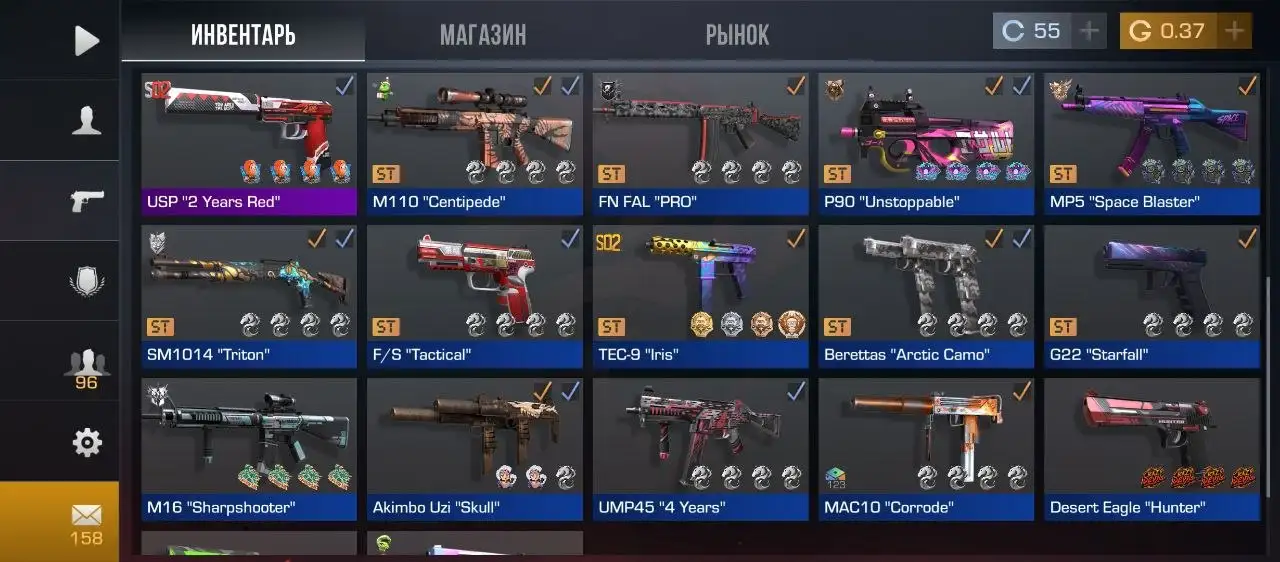Show the friends list with 96
1280x562 pixels.
87,365
